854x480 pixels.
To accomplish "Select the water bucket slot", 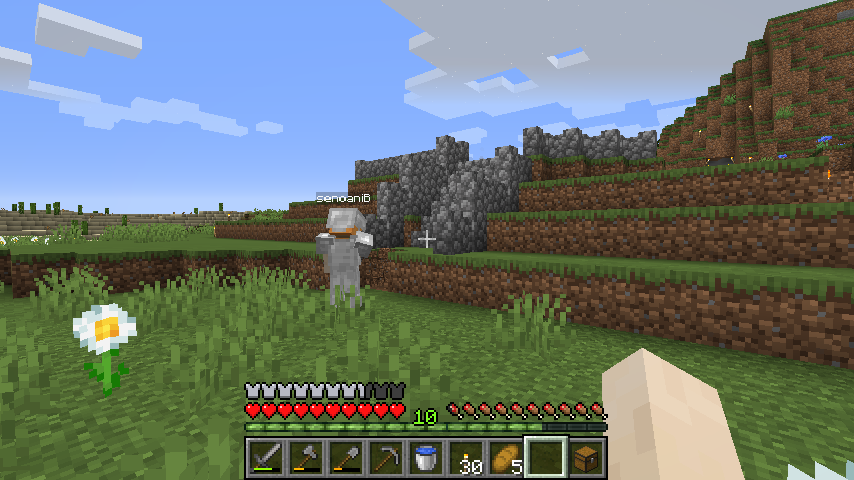I will click(x=425, y=458).
